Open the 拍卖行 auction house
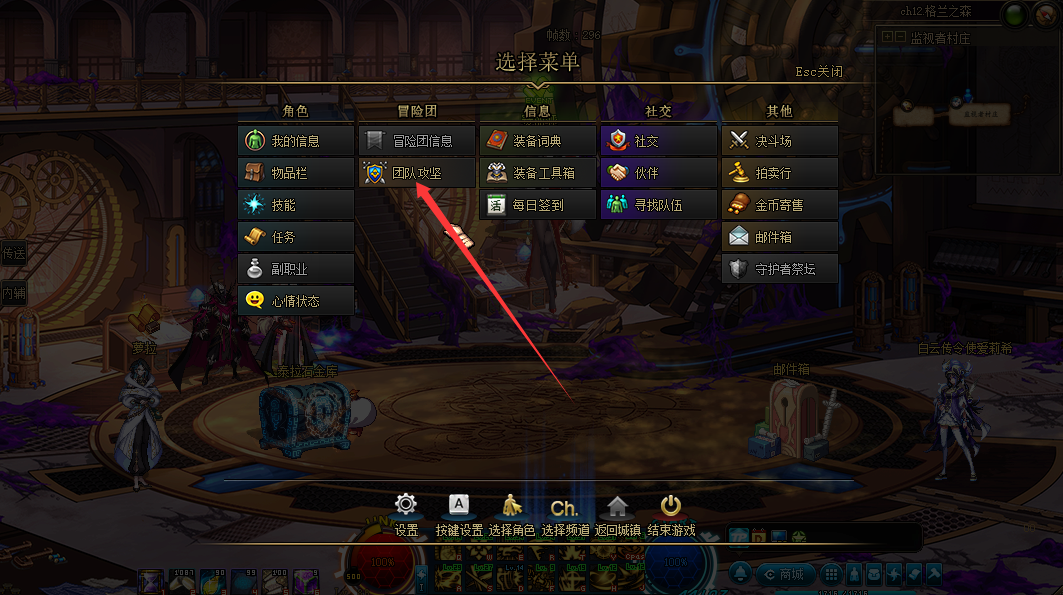 780,173
